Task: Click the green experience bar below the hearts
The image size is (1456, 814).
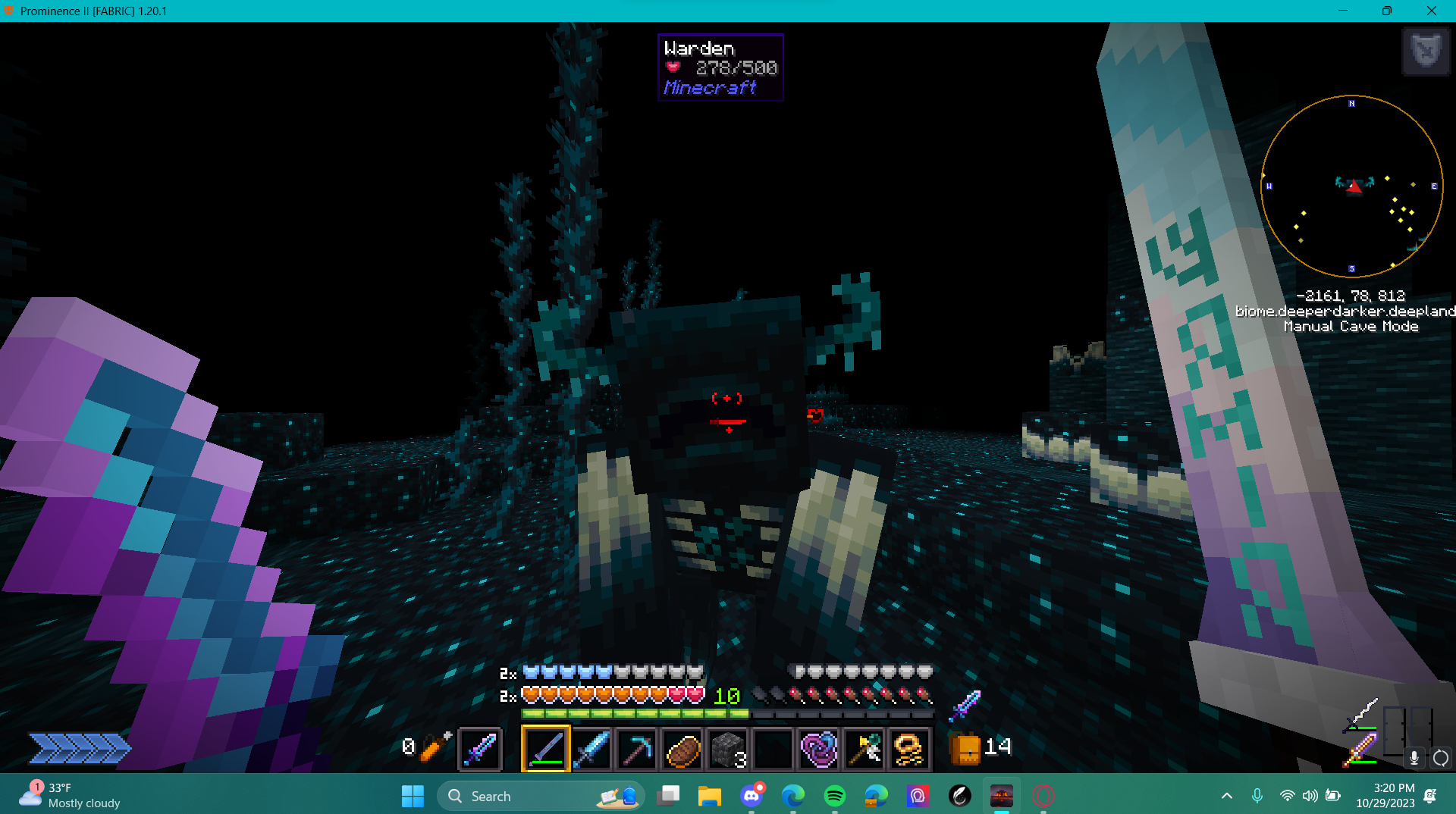Action: pos(634,713)
